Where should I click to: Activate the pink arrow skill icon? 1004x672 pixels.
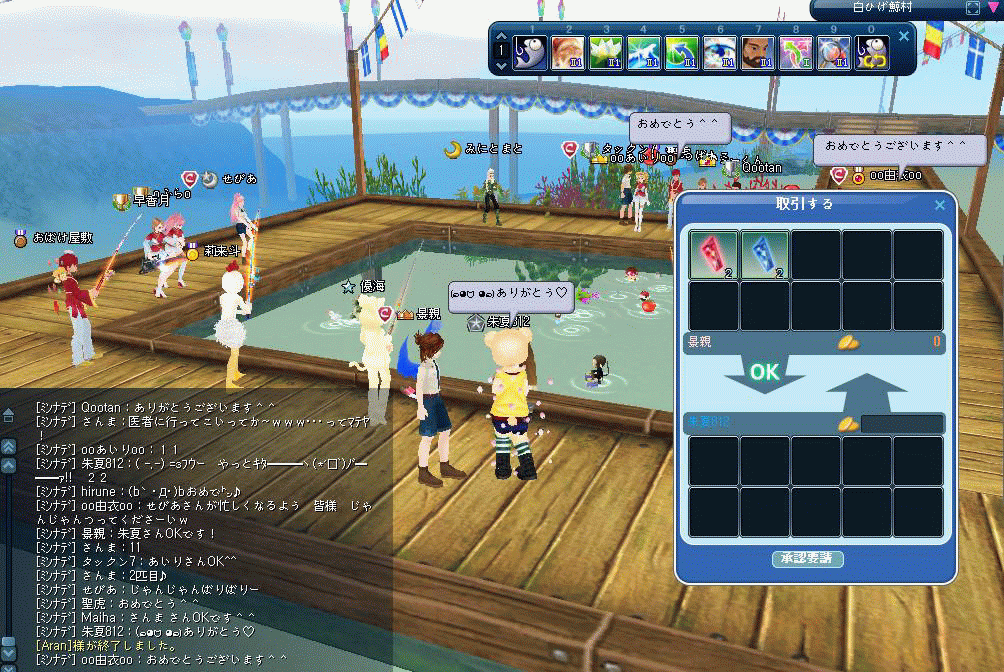point(797,52)
